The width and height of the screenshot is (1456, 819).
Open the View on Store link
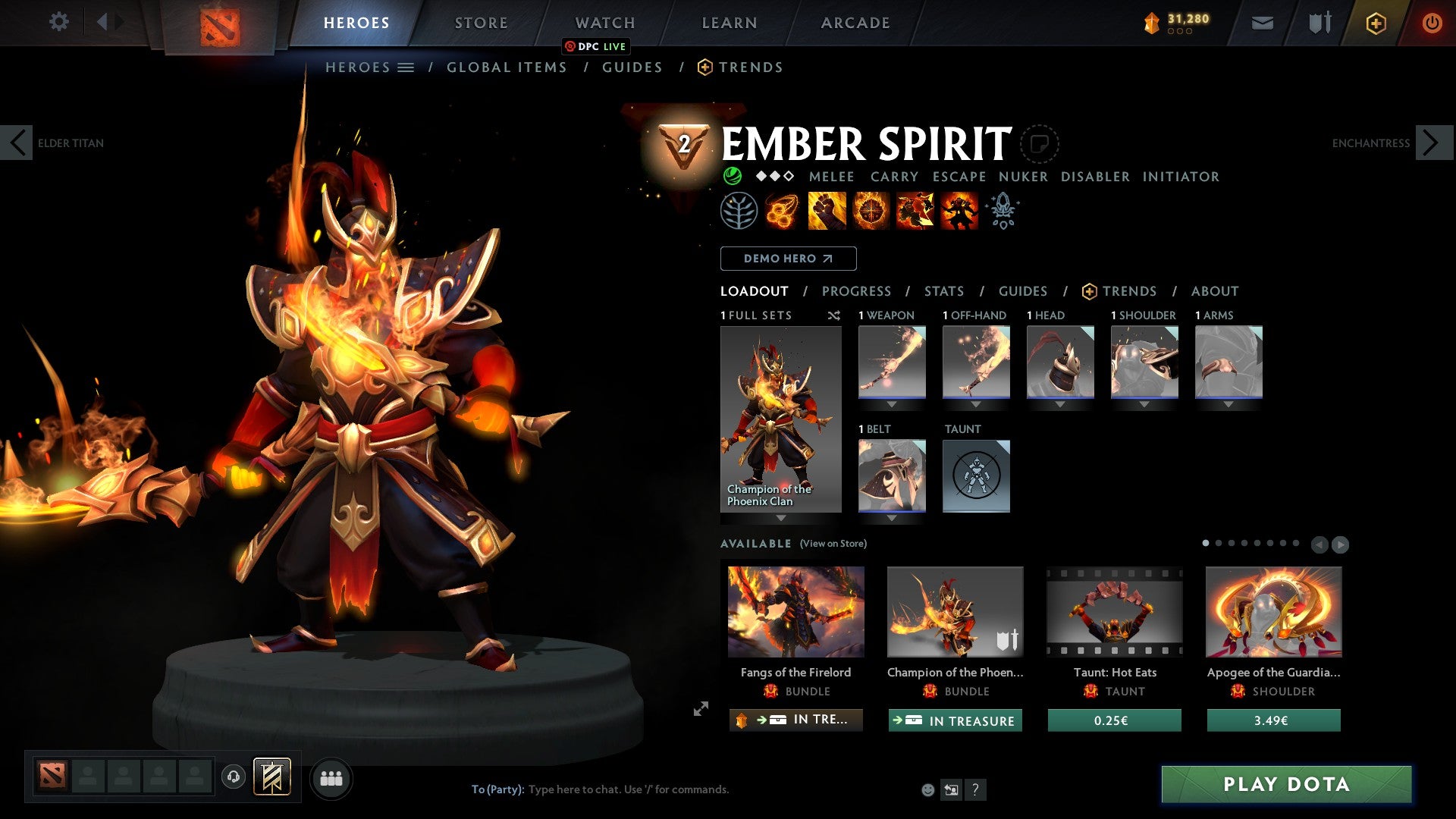(x=833, y=544)
